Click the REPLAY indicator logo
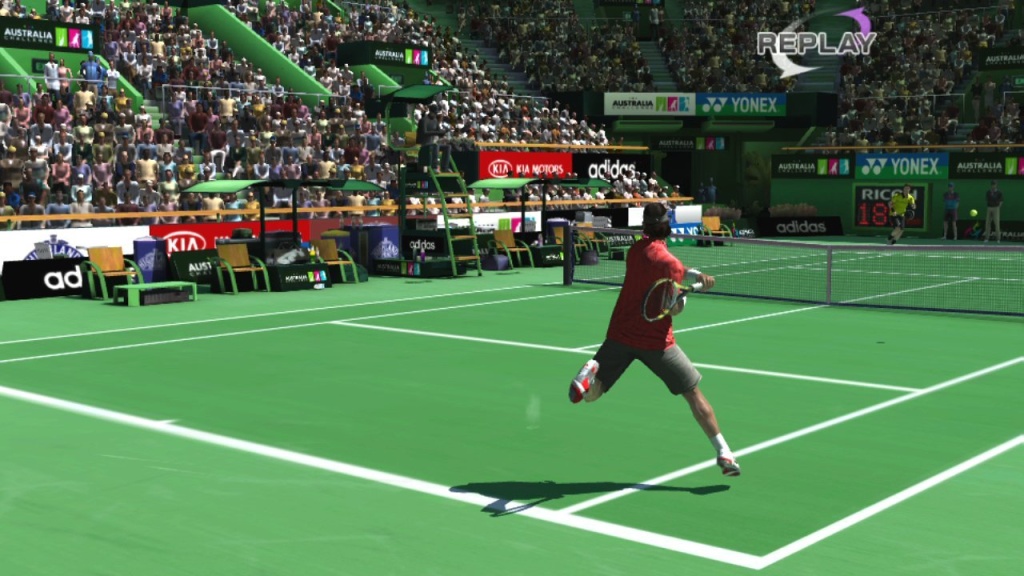This screenshot has height=576, width=1024. pos(815,42)
